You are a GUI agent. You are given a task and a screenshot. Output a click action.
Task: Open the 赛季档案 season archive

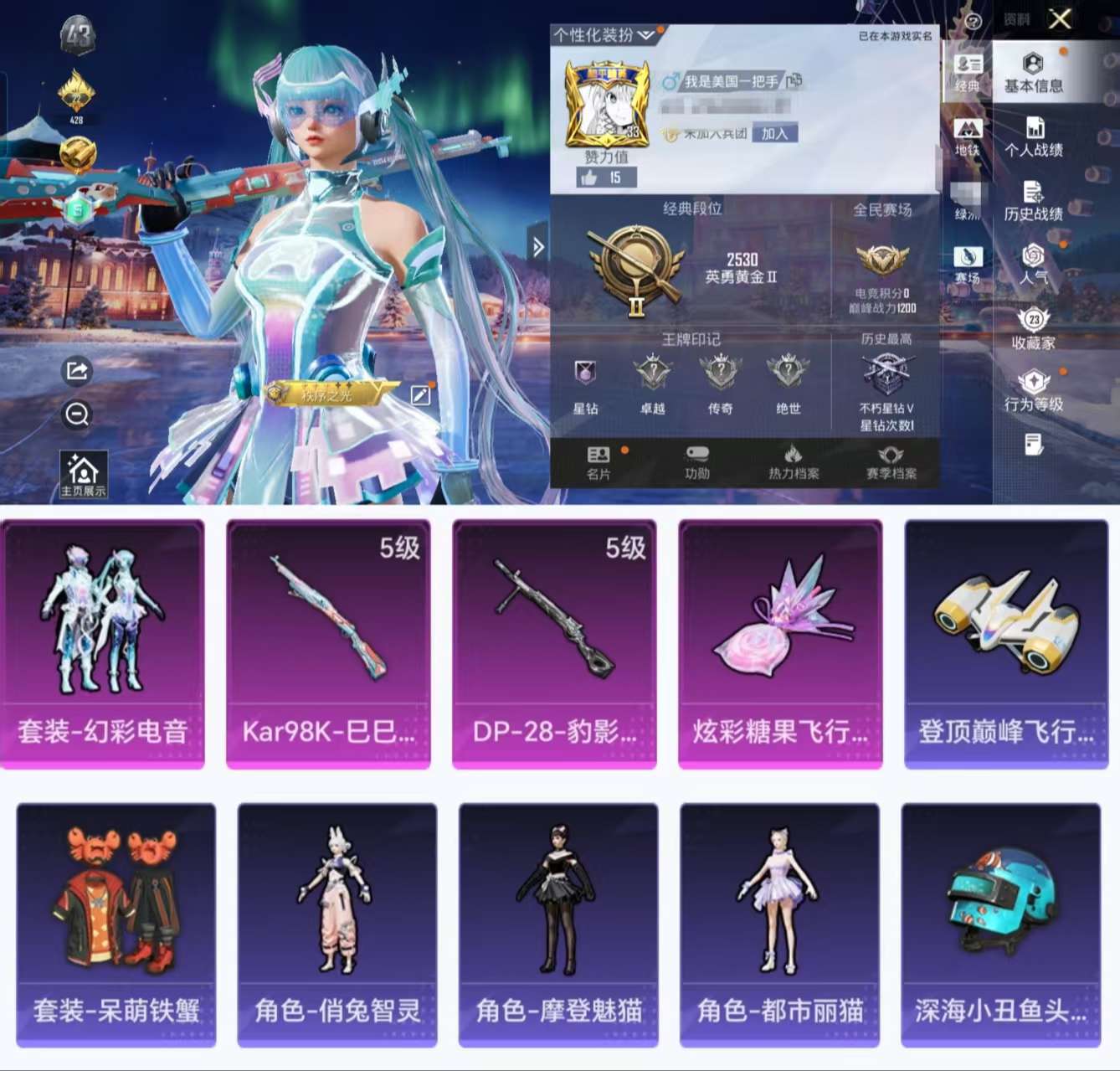point(890,461)
